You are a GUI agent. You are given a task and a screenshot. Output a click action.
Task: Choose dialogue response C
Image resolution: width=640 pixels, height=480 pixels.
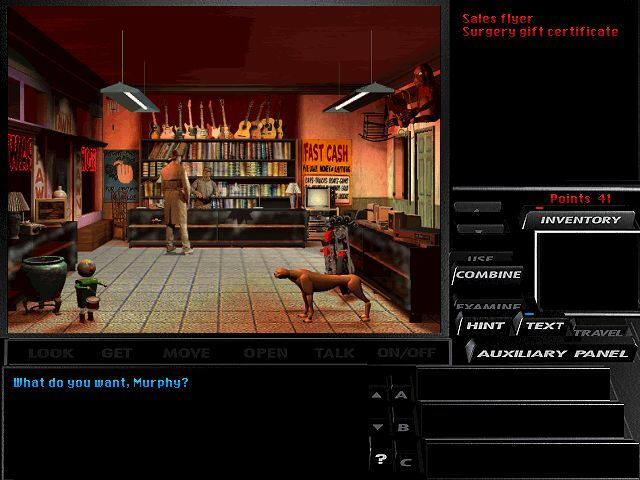point(405,461)
